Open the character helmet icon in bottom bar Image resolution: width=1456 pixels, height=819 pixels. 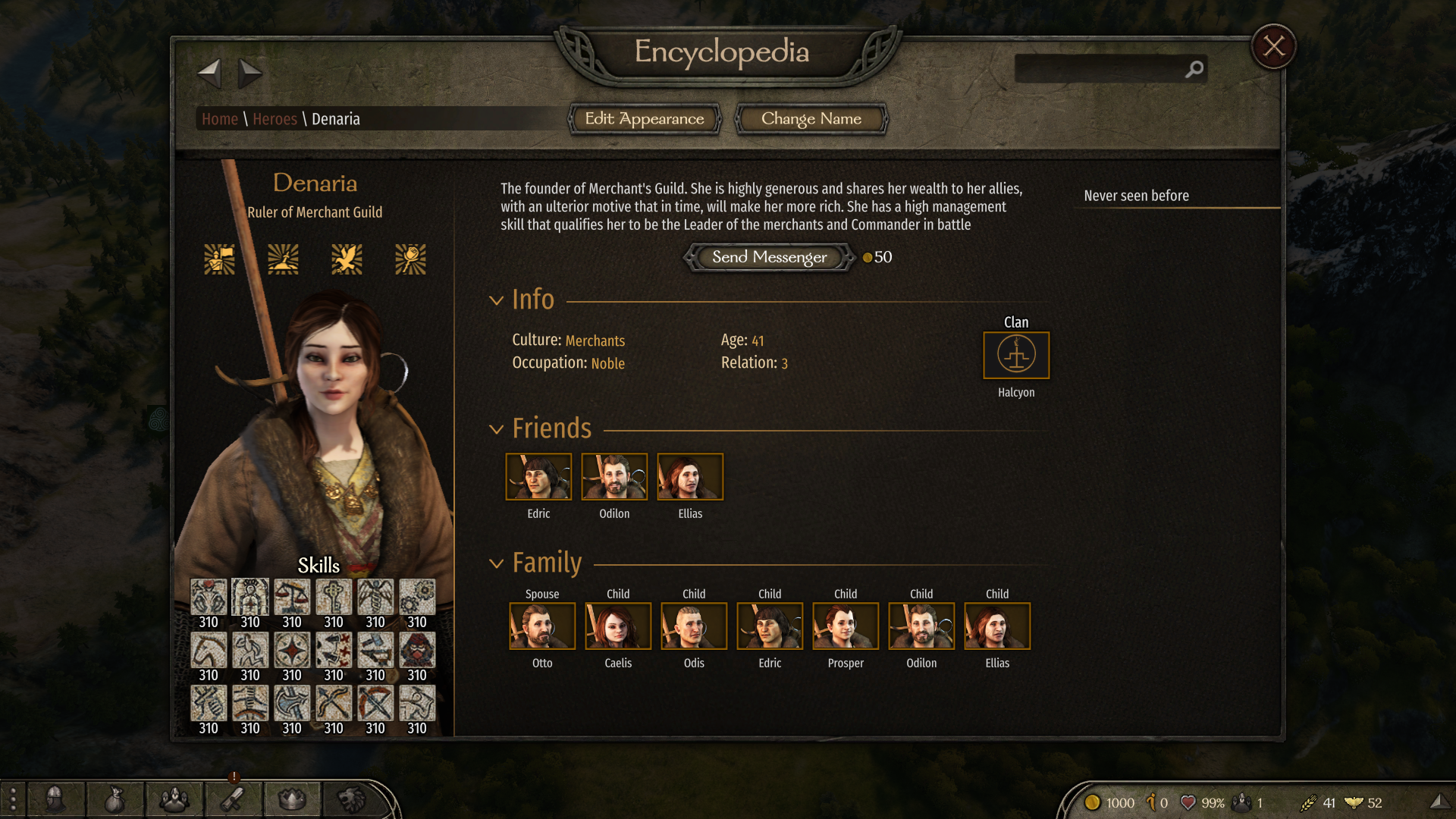coord(55,799)
